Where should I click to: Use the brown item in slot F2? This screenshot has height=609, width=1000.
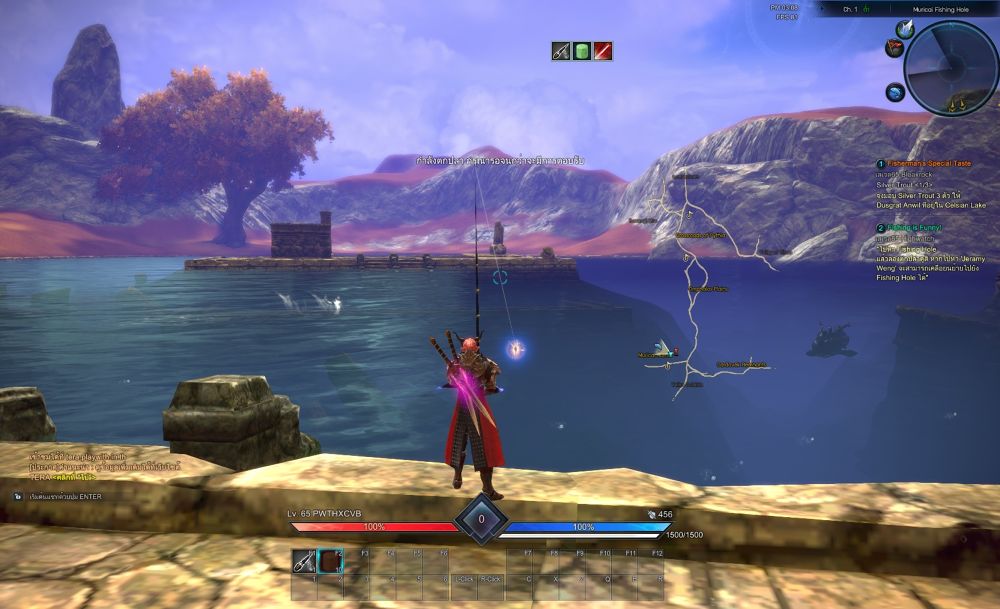pyautogui.click(x=330, y=561)
